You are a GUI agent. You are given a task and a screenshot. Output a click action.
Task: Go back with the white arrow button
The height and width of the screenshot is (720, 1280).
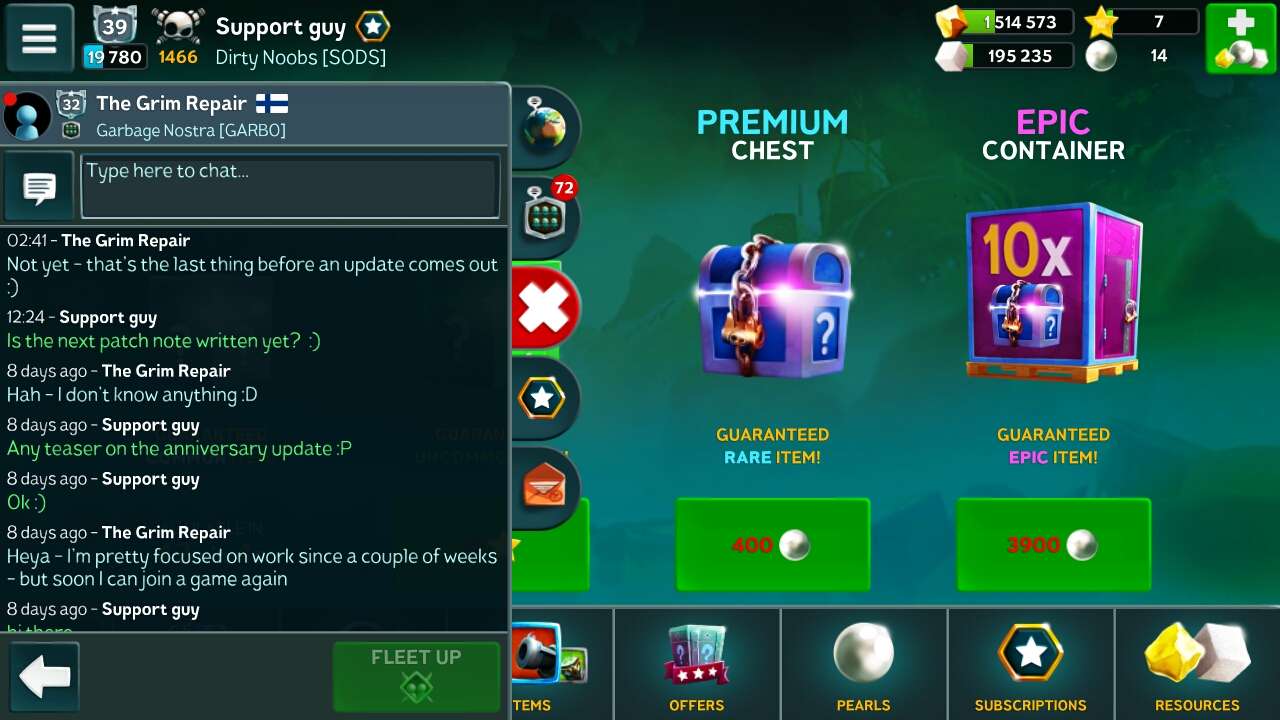pos(44,677)
